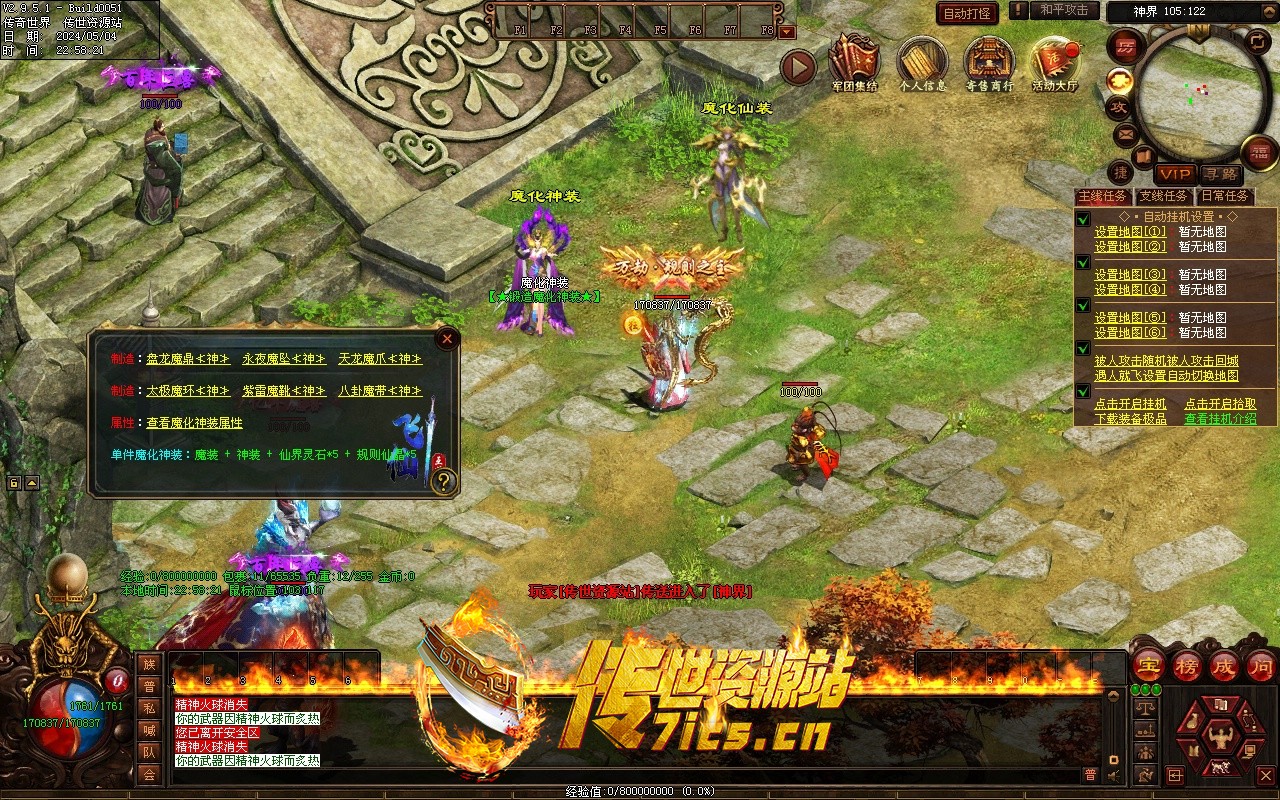Open the 军团集结 legion icon
Screen dimensions: 1280x800
855,66
